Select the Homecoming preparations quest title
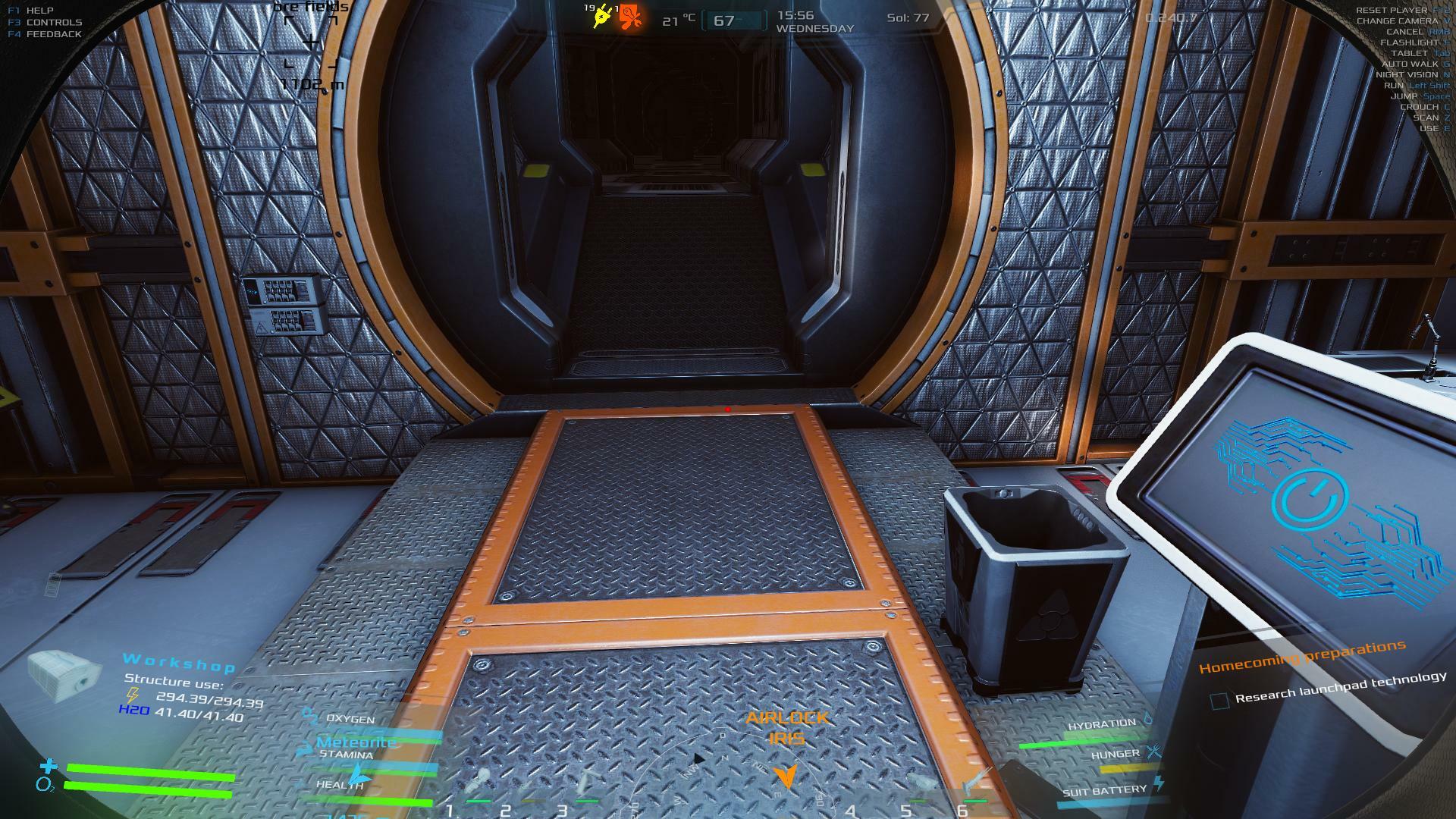The width and height of the screenshot is (1456, 819). 1302,657
